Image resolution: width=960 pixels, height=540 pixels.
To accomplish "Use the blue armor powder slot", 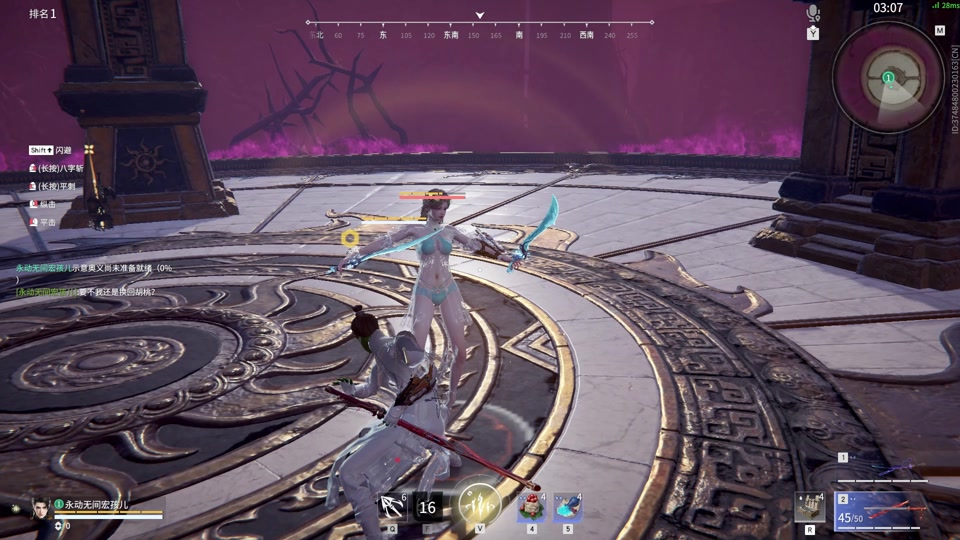I will pyautogui.click(x=568, y=507).
